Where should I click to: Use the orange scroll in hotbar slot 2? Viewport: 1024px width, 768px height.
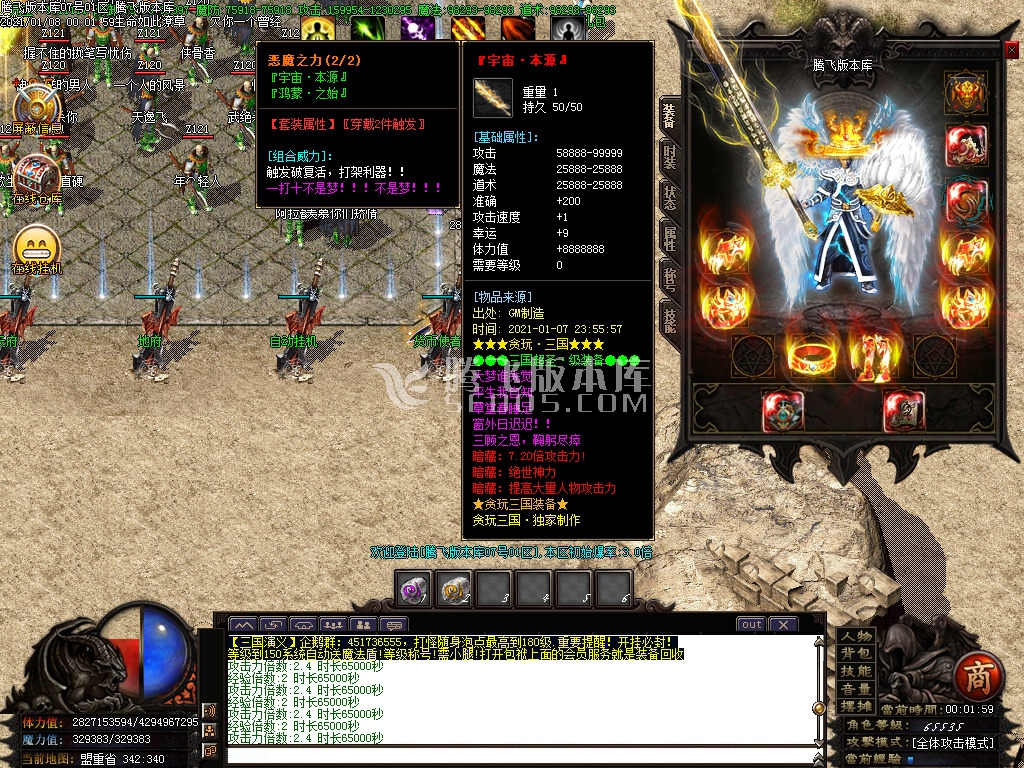(x=454, y=589)
